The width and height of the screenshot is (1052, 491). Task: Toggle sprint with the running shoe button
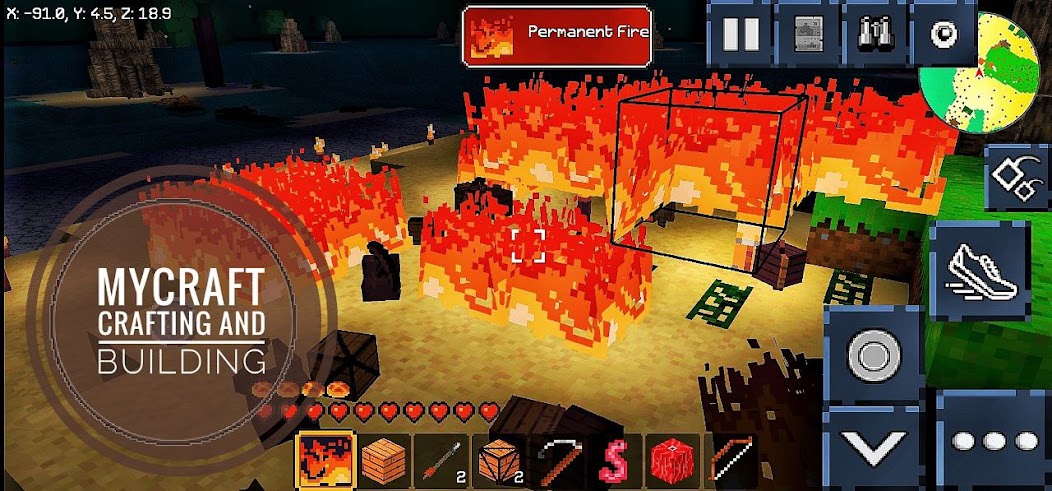(980, 272)
